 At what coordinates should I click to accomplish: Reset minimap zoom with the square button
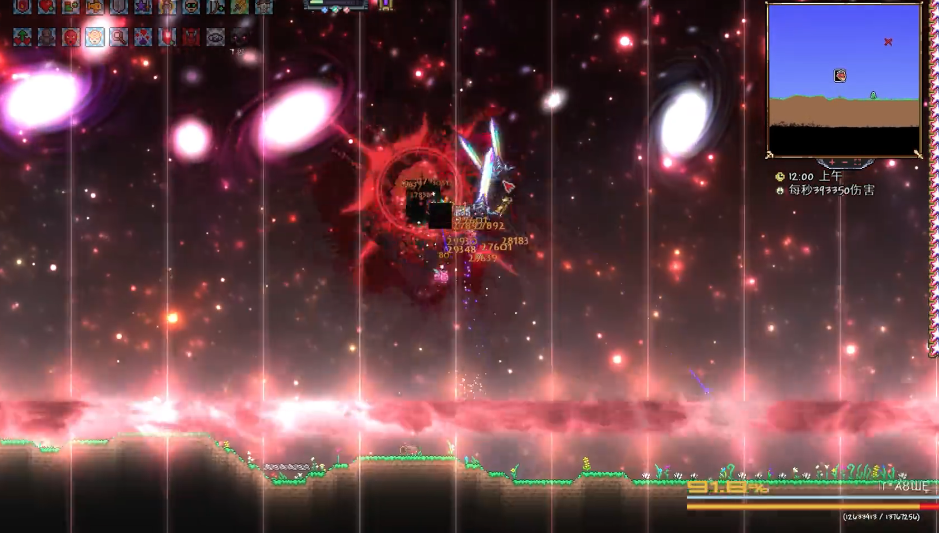856,162
